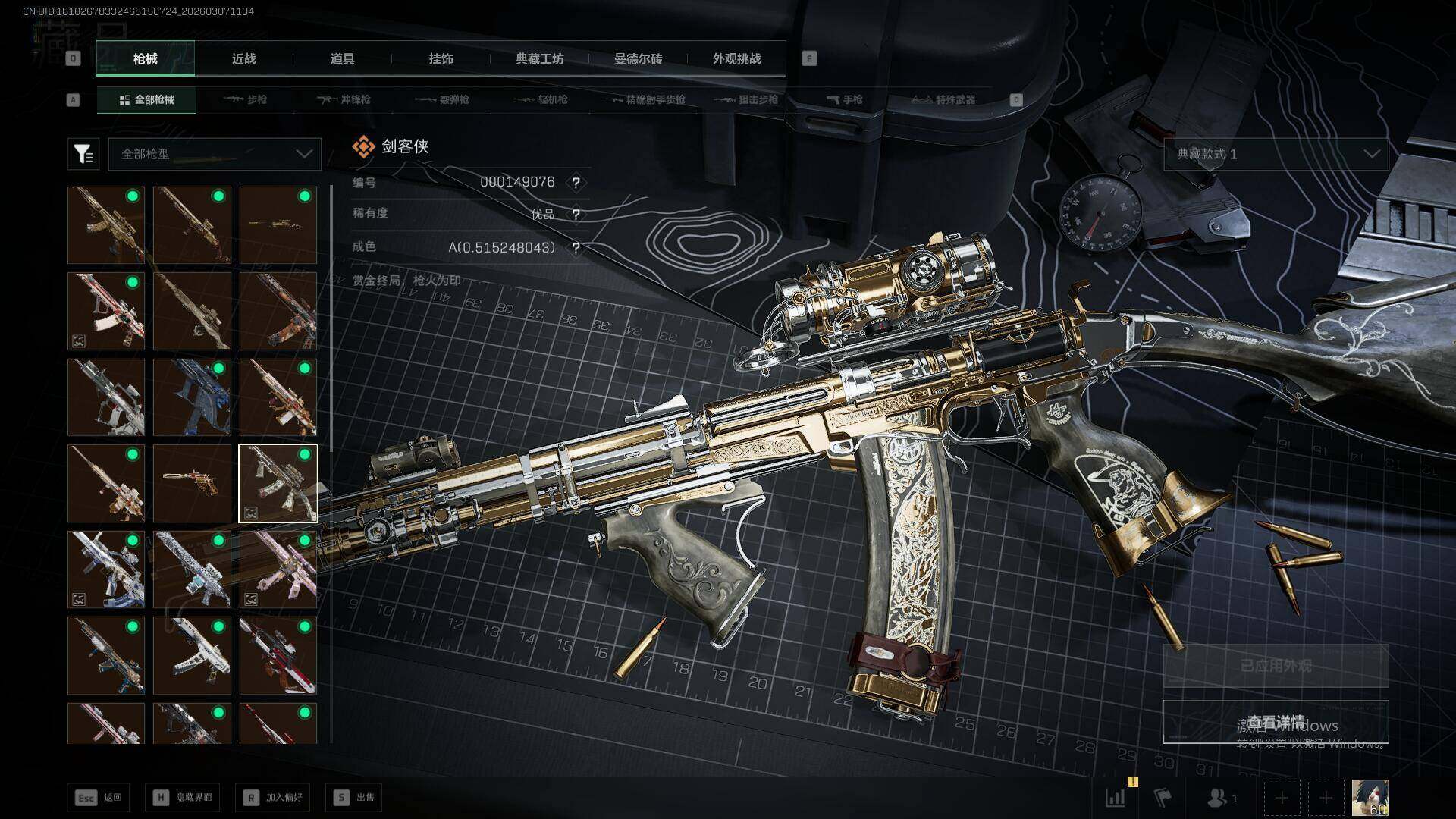Open 查看详情 for this skin
Screen dimensions: 1456x819
click(1276, 722)
